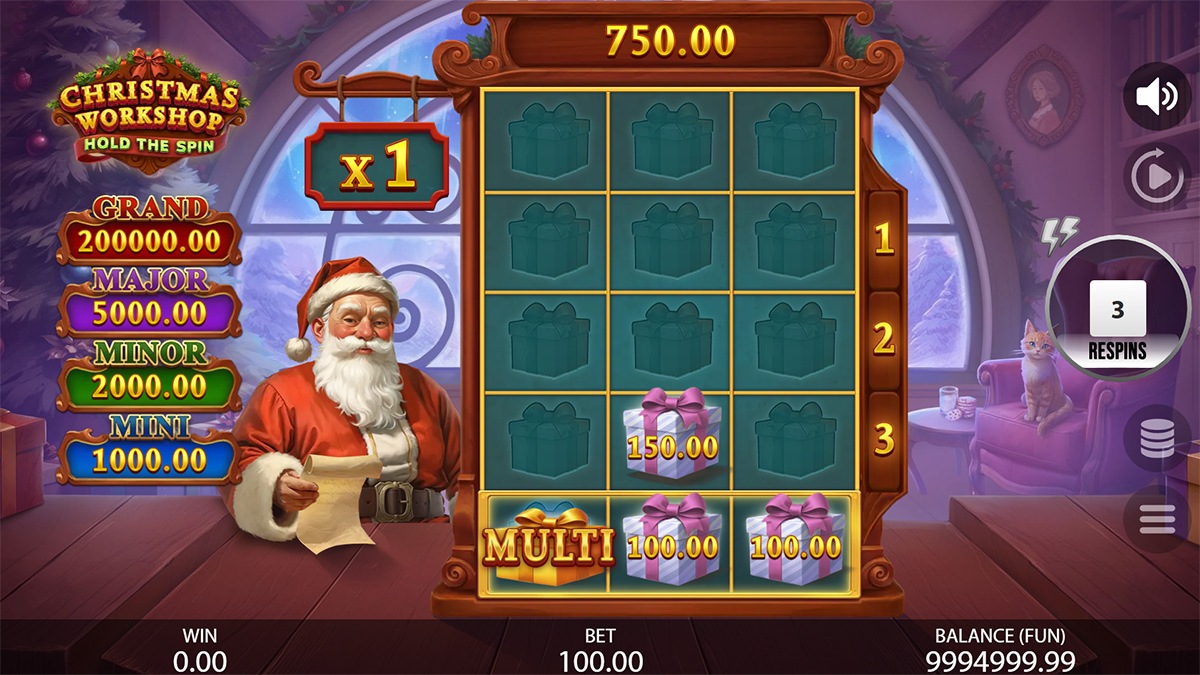Activate the autoplay circular arrow button
The image size is (1200, 675).
(x=1157, y=177)
